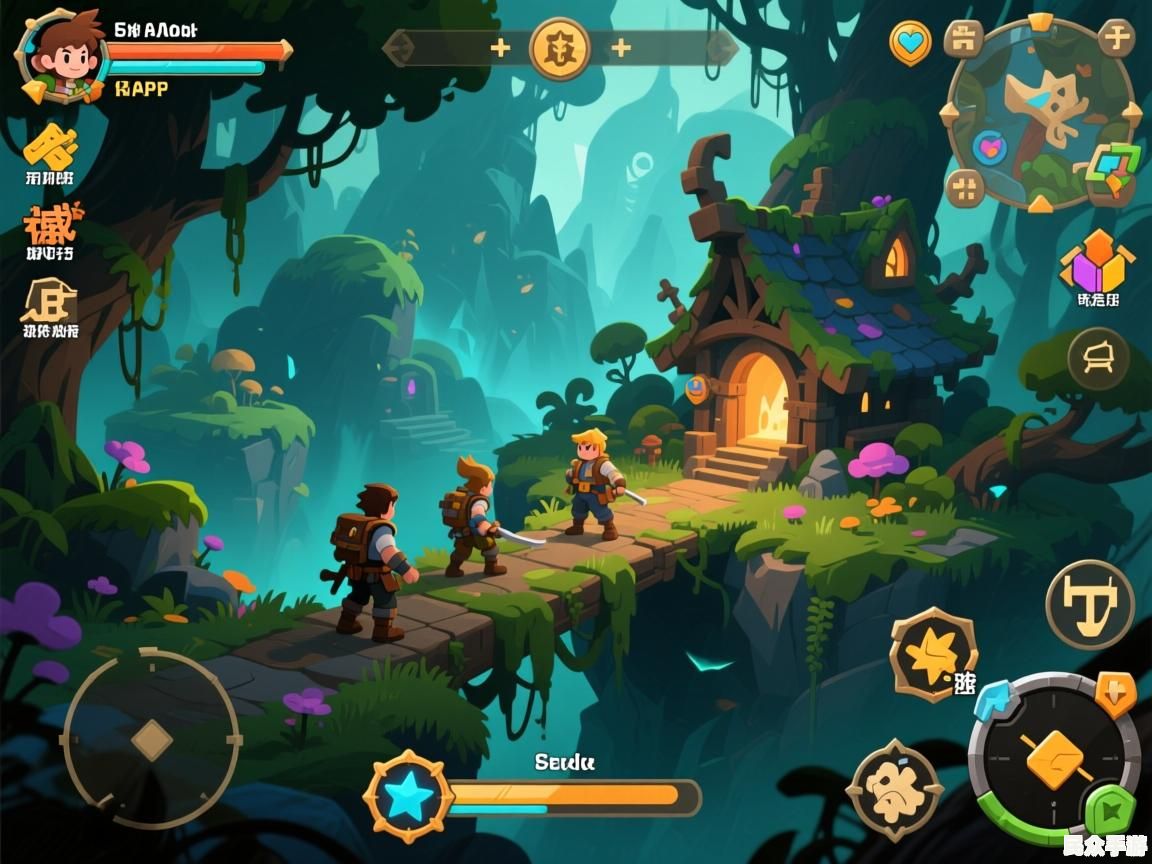Select the pink heart marker on minimap
1152x864 pixels.
point(992,149)
